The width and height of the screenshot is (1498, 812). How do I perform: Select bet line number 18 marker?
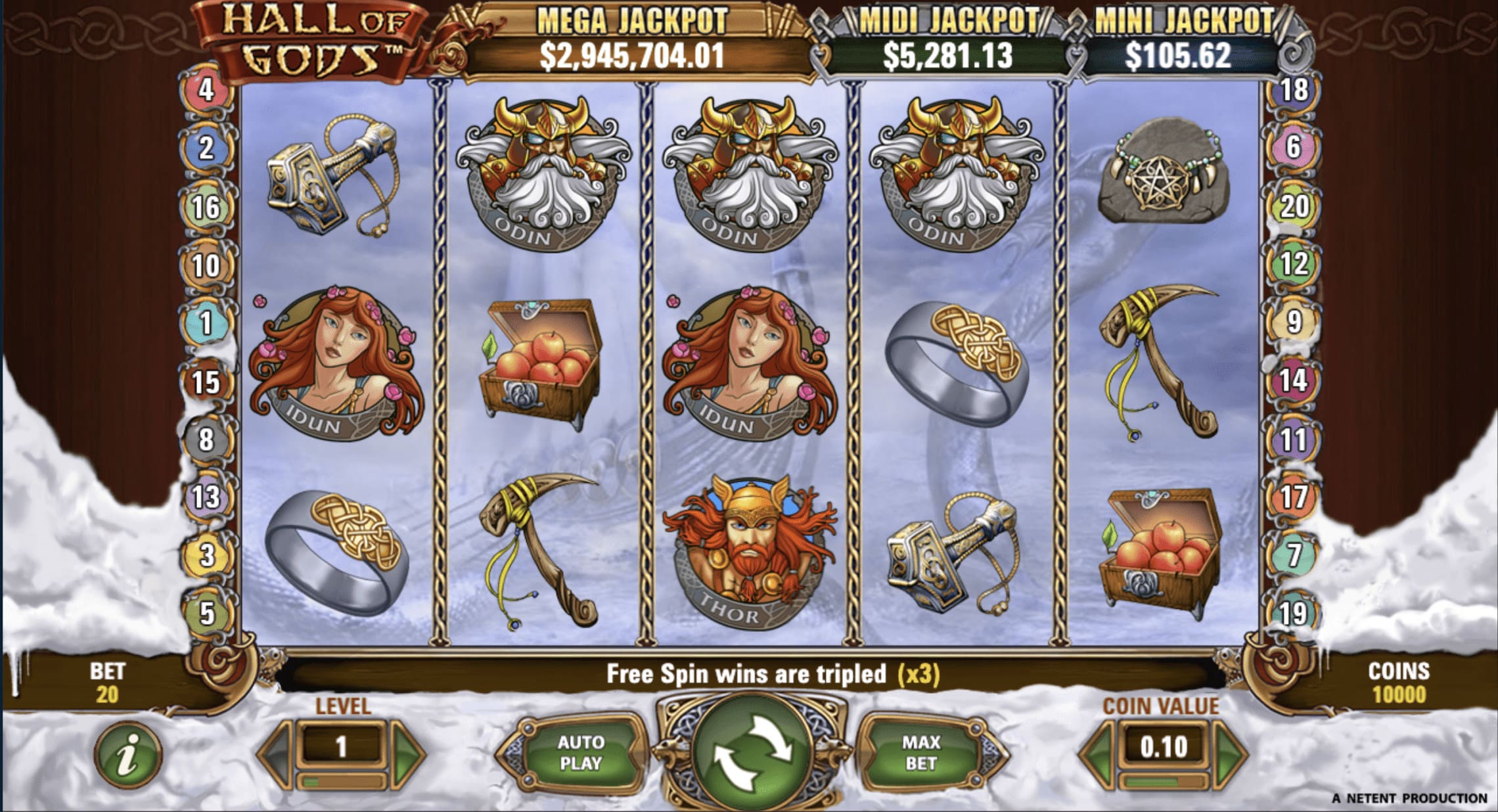coord(1294,90)
